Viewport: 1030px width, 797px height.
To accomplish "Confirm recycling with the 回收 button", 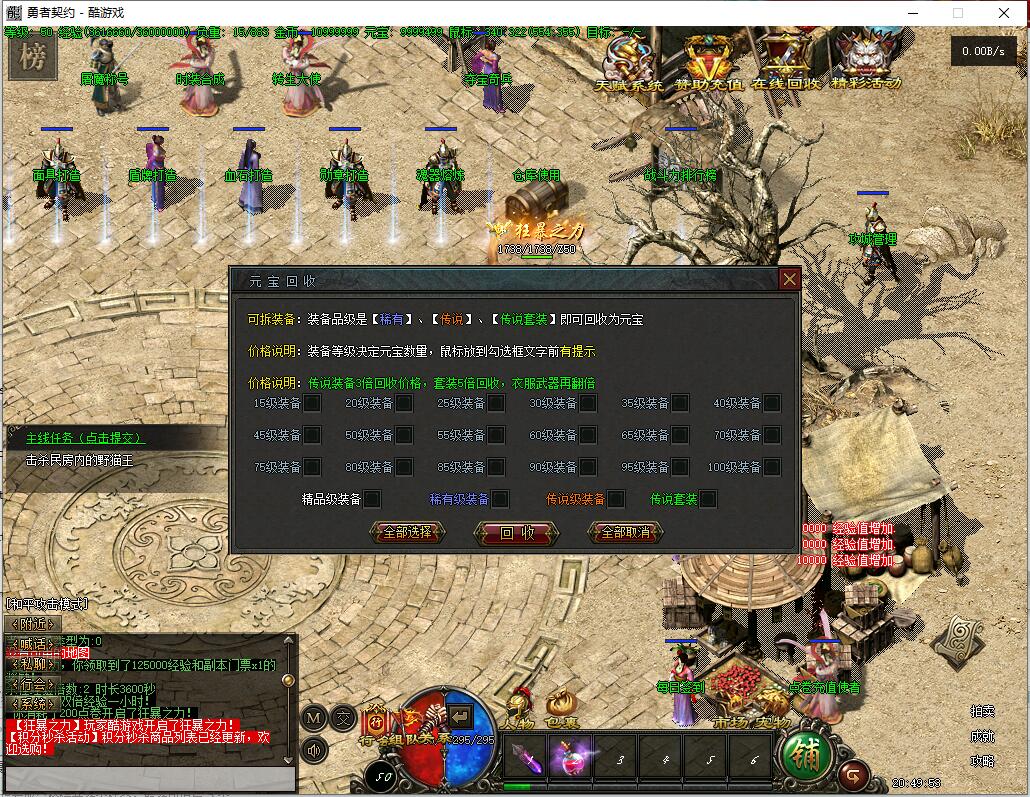I will point(517,533).
